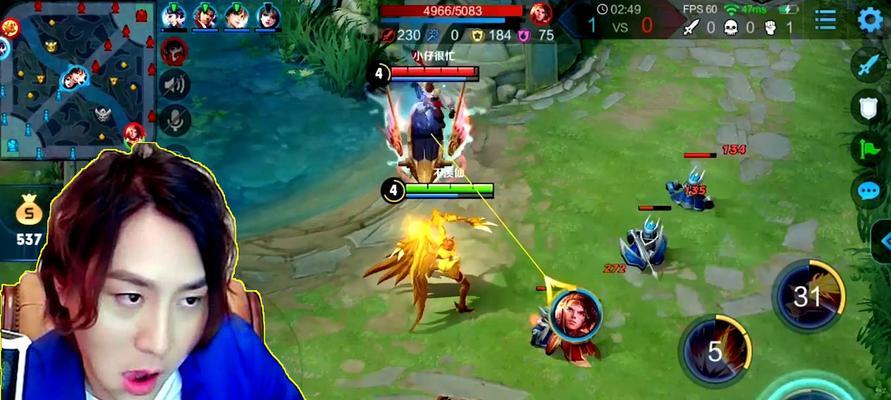
Task: Send the sword attack signal
Action: click(x=867, y=64)
